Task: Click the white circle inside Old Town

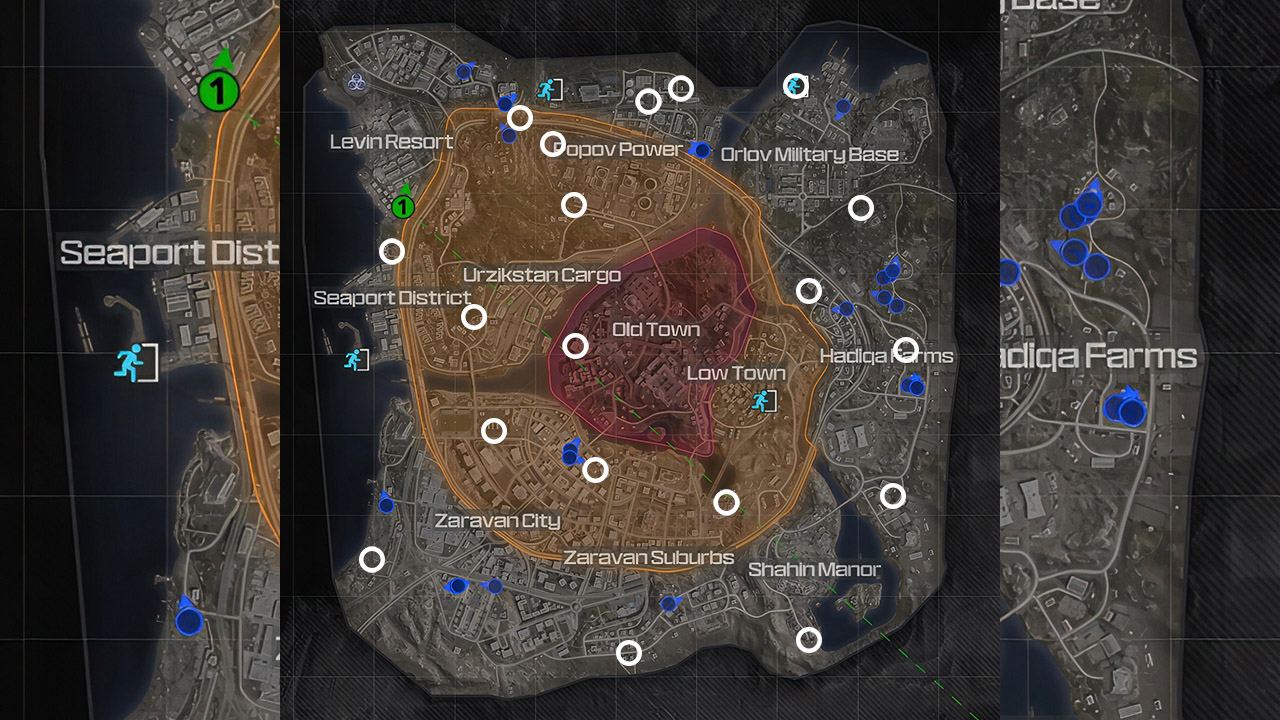Action: (577, 345)
